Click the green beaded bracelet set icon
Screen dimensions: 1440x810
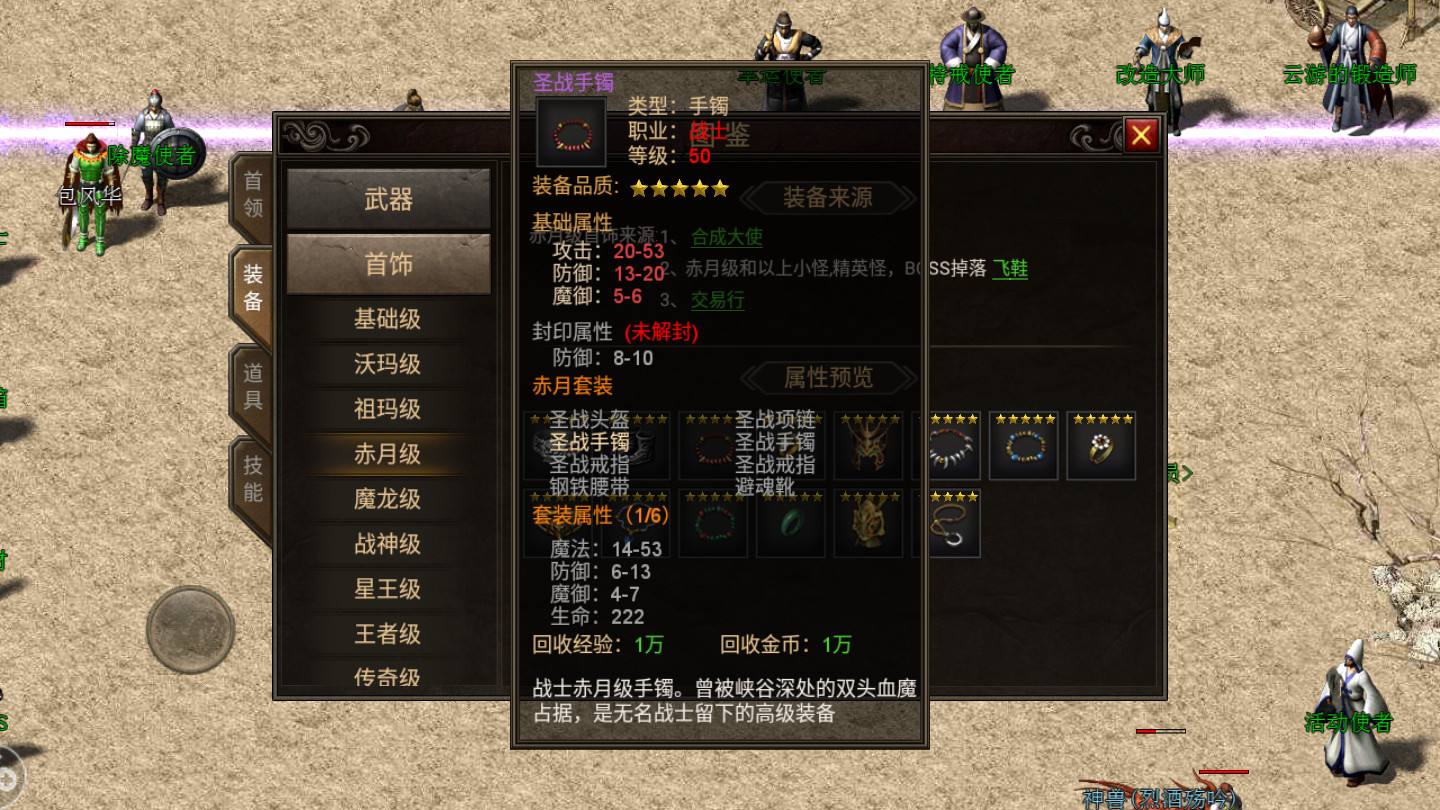point(714,524)
